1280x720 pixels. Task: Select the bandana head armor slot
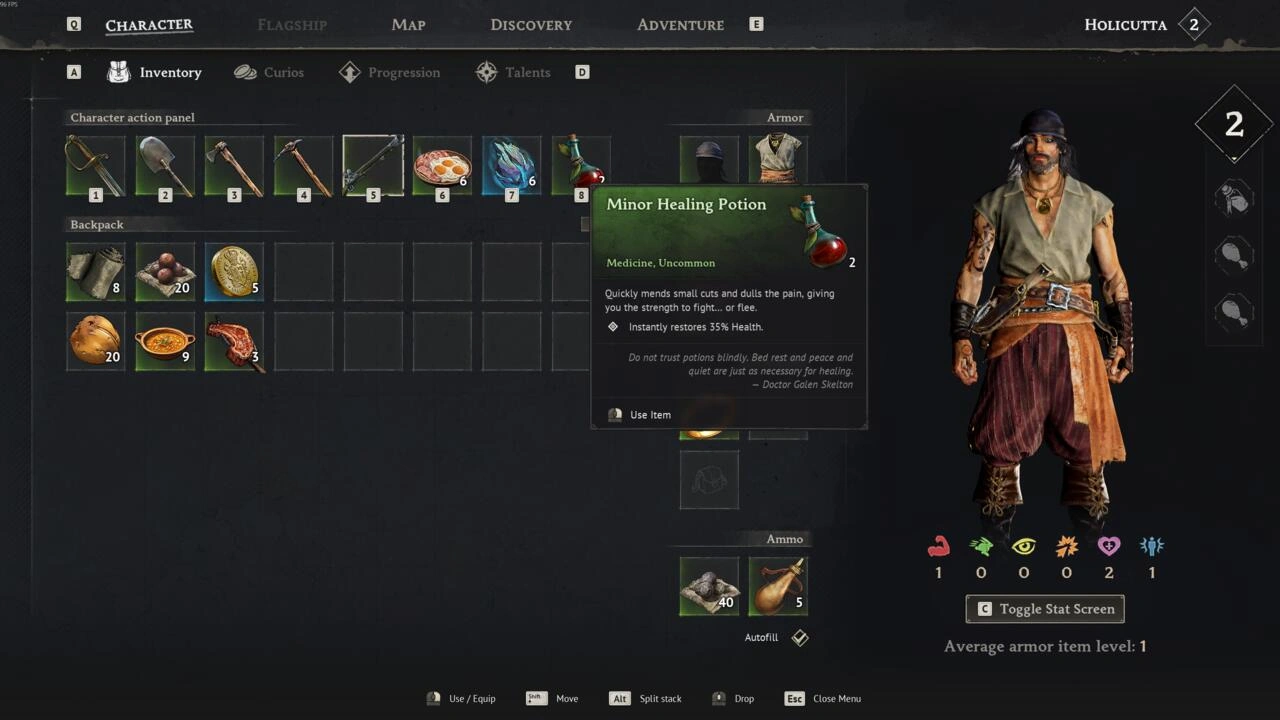[x=709, y=160]
